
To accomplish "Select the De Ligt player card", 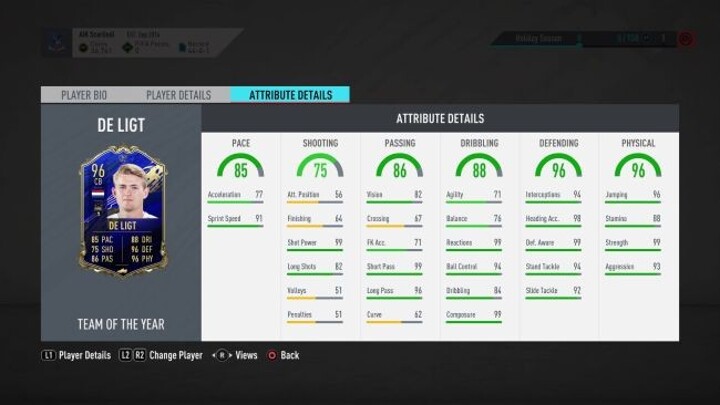I will point(122,209).
